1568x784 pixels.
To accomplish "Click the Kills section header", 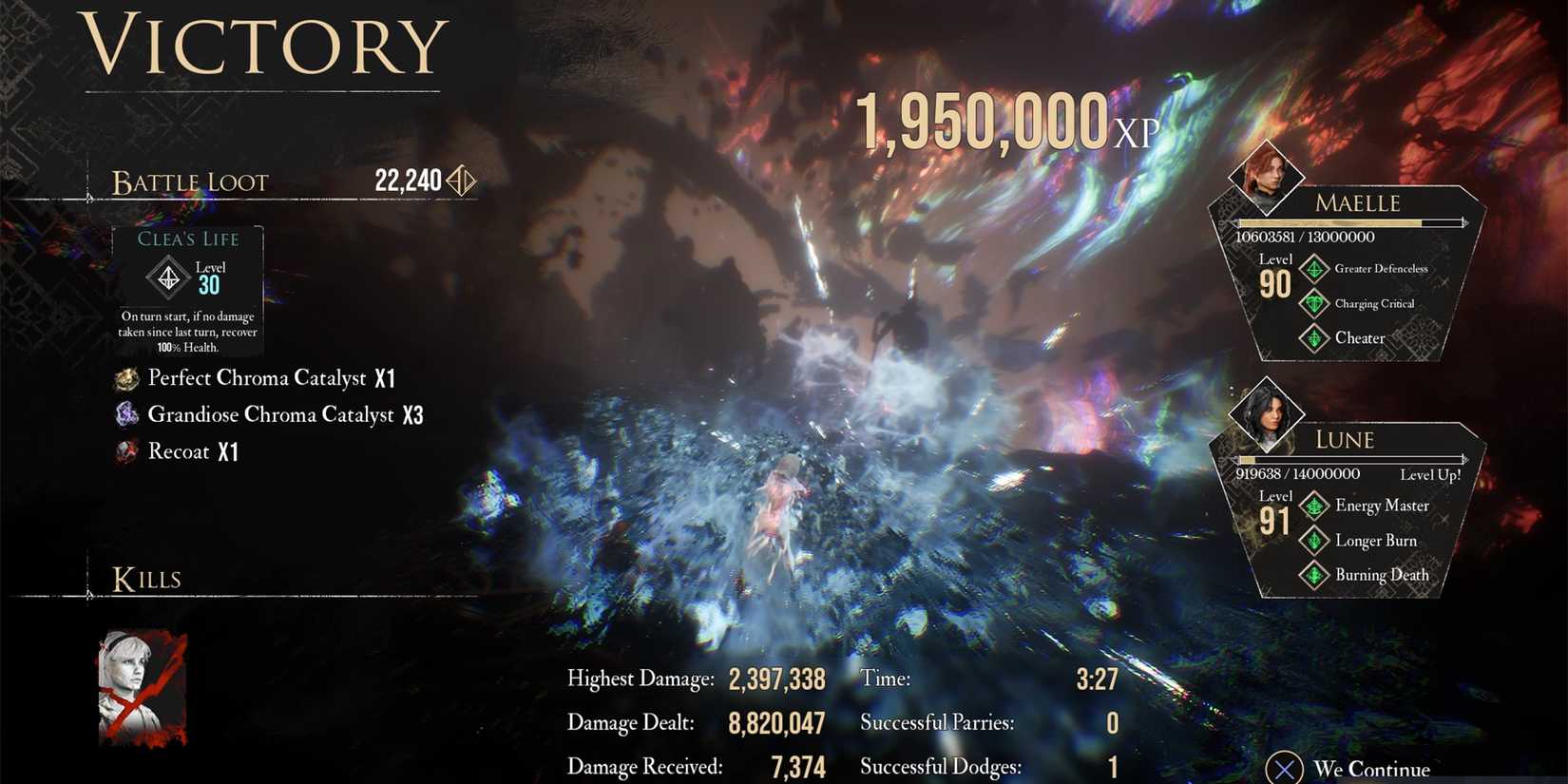I will [x=147, y=578].
